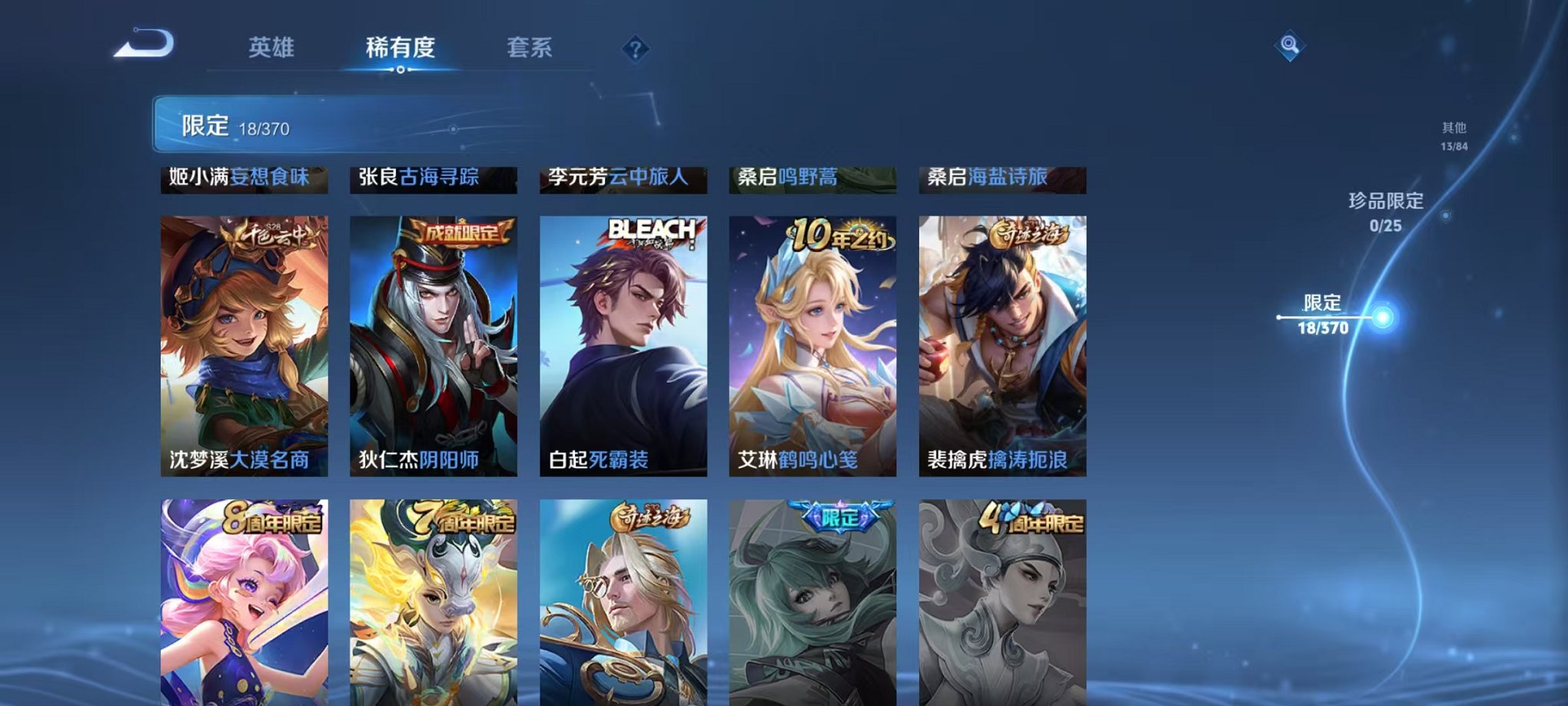The width and height of the screenshot is (1568, 706).
Task: View the 李元芳云中旅人 entry
Action: 623,178
